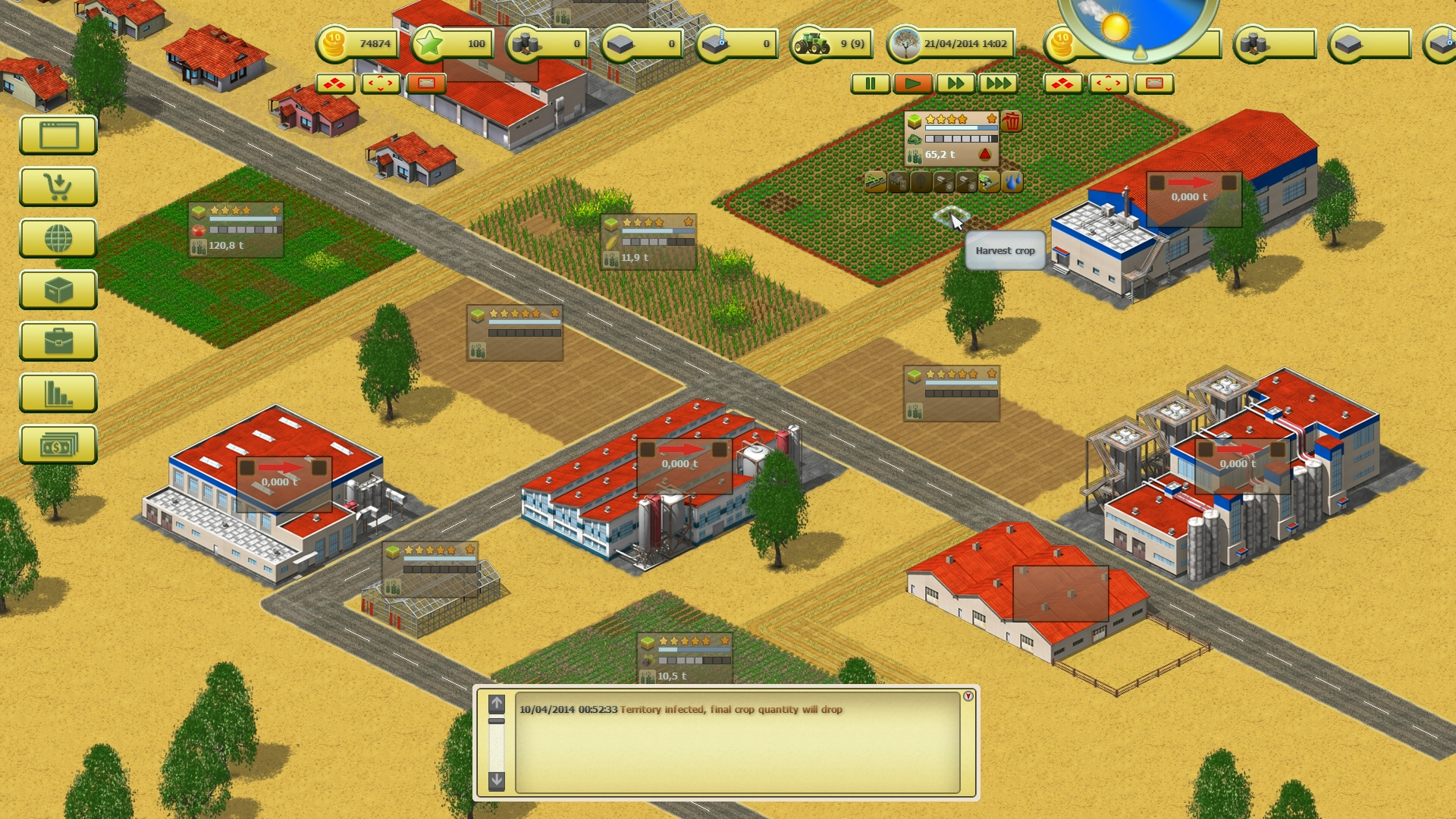The height and width of the screenshot is (819, 1456).
Task: Pause the game simulation
Action: pyautogui.click(x=870, y=83)
